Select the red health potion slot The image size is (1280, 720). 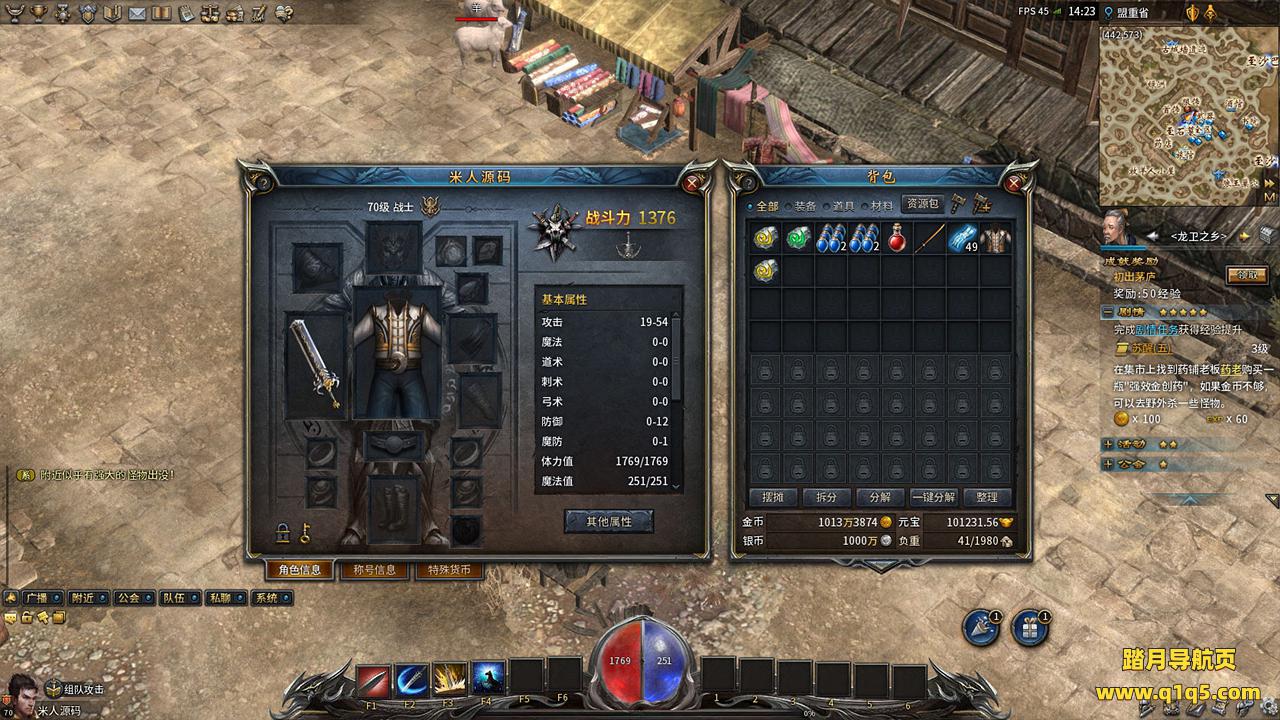(x=897, y=239)
